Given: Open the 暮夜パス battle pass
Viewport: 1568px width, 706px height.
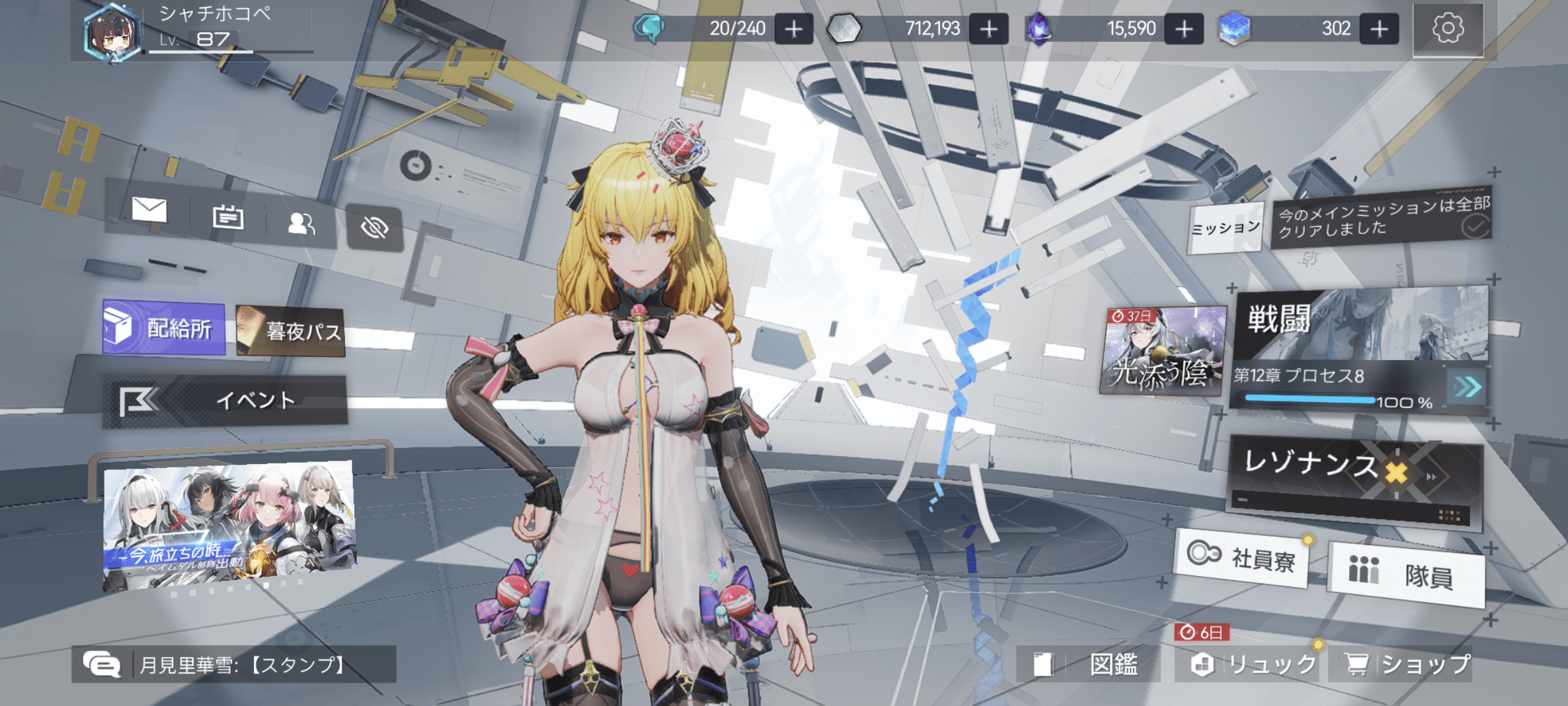Looking at the screenshot, I should tap(291, 331).
